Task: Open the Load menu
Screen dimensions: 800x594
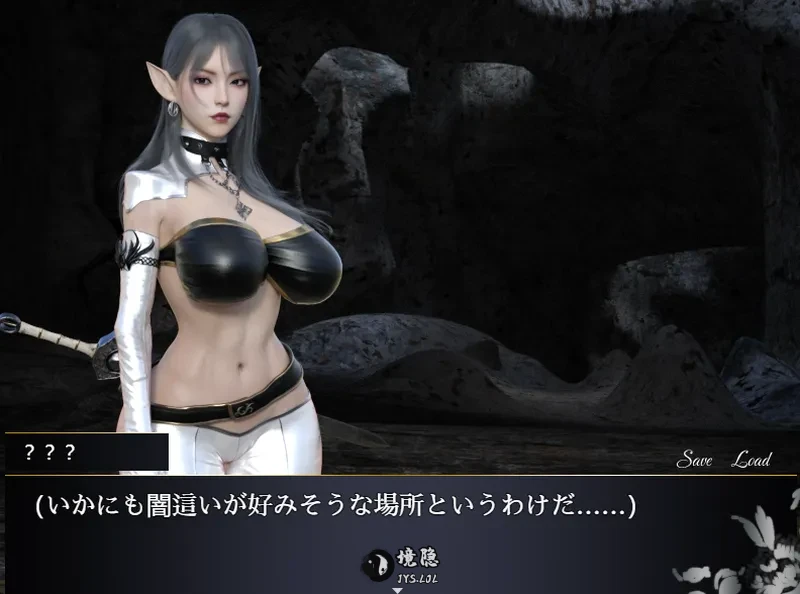Action: click(751, 460)
